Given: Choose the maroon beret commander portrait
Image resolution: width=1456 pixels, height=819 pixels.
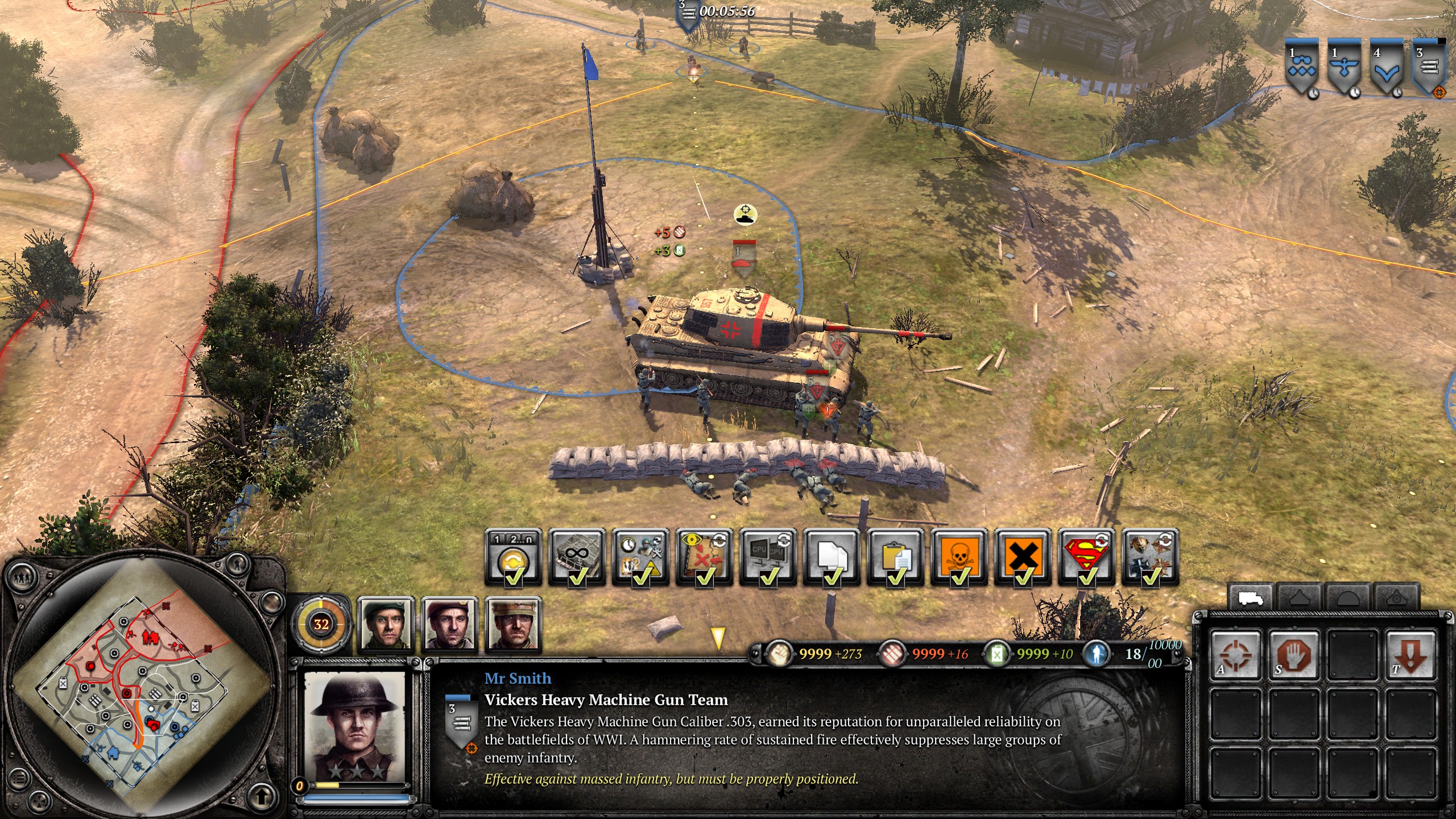Looking at the screenshot, I should tap(449, 624).
